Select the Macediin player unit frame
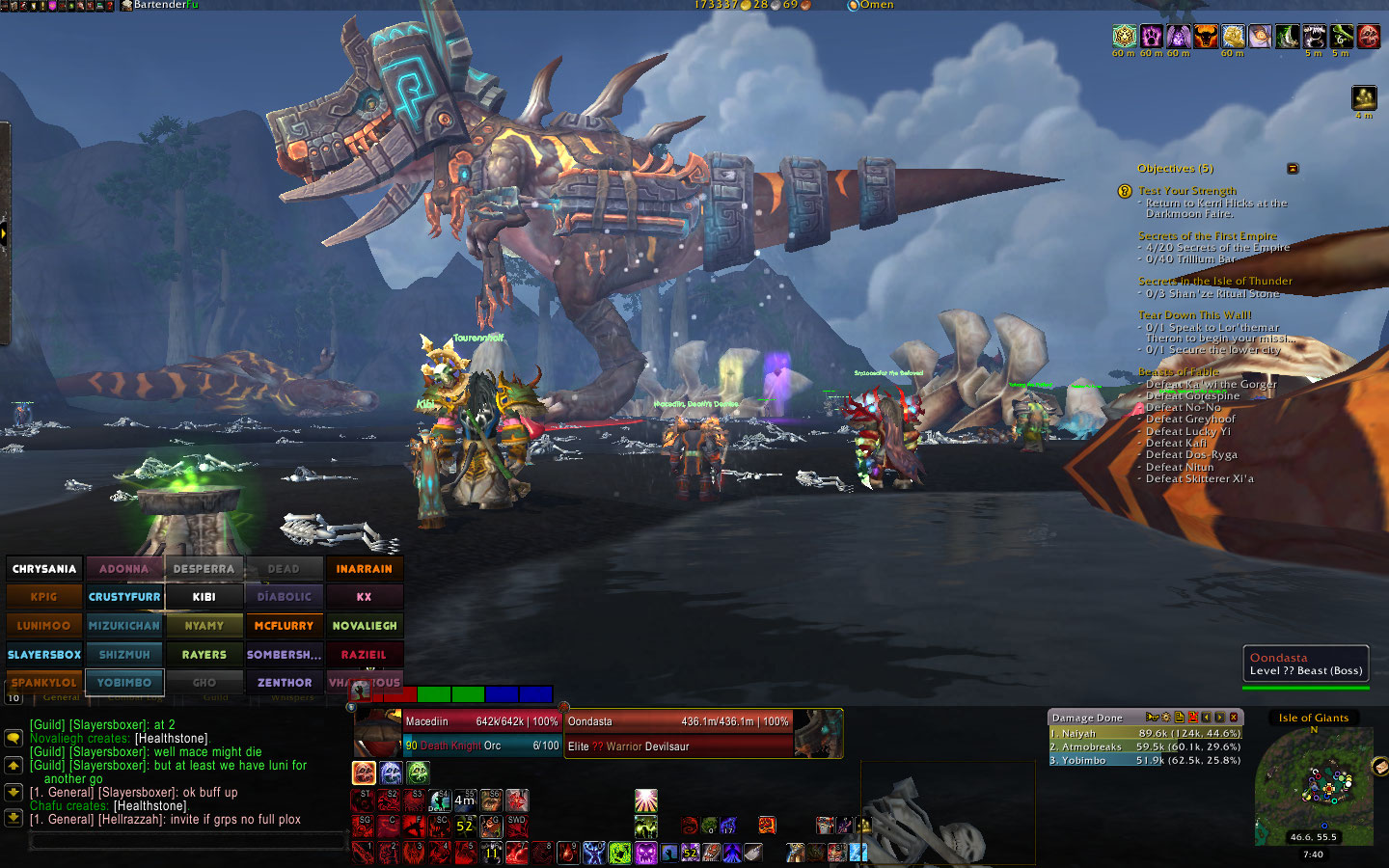This screenshot has width=1389, height=868. (480, 733)
